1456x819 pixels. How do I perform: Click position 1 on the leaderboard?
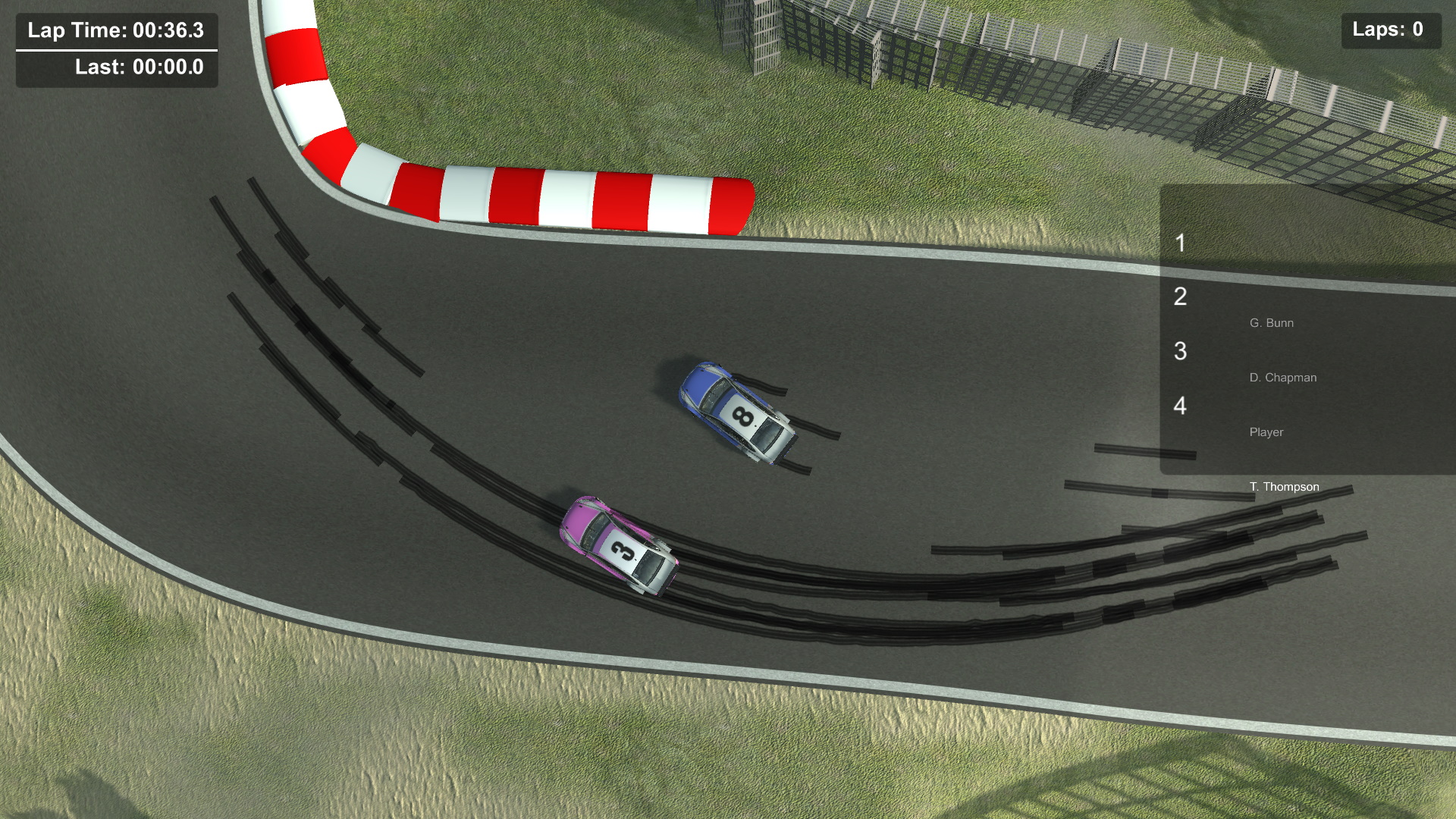[1179, 243]
